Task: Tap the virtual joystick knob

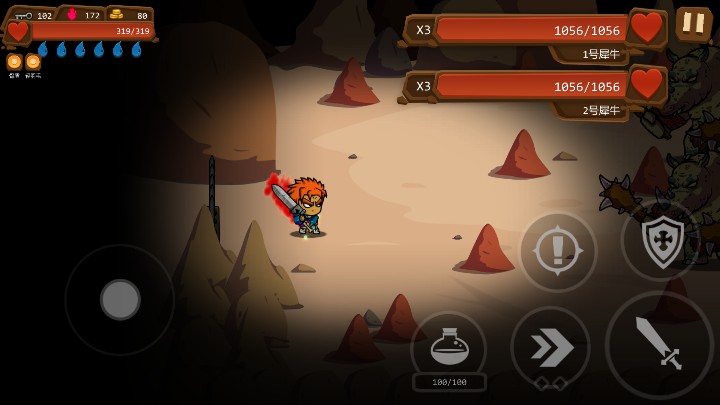Action: point(120,299)
